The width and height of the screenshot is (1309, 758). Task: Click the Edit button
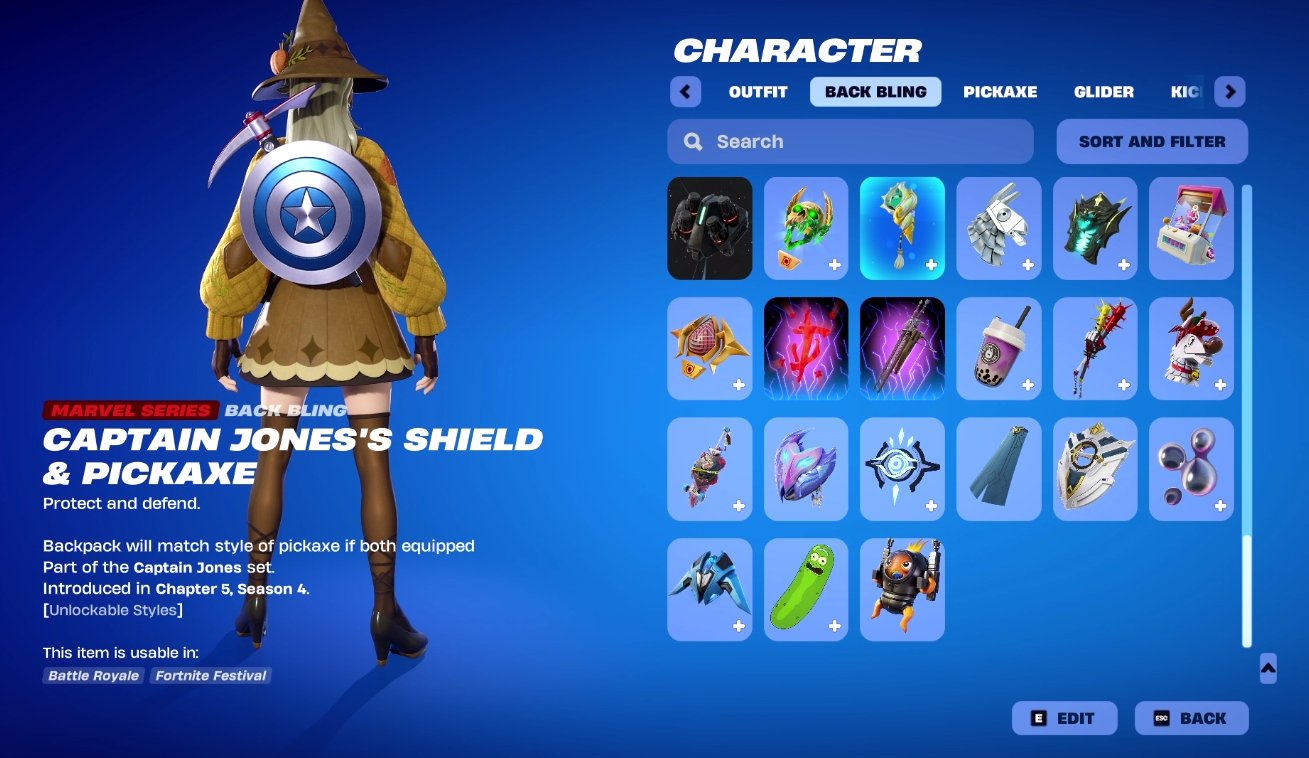[1064, 717]
